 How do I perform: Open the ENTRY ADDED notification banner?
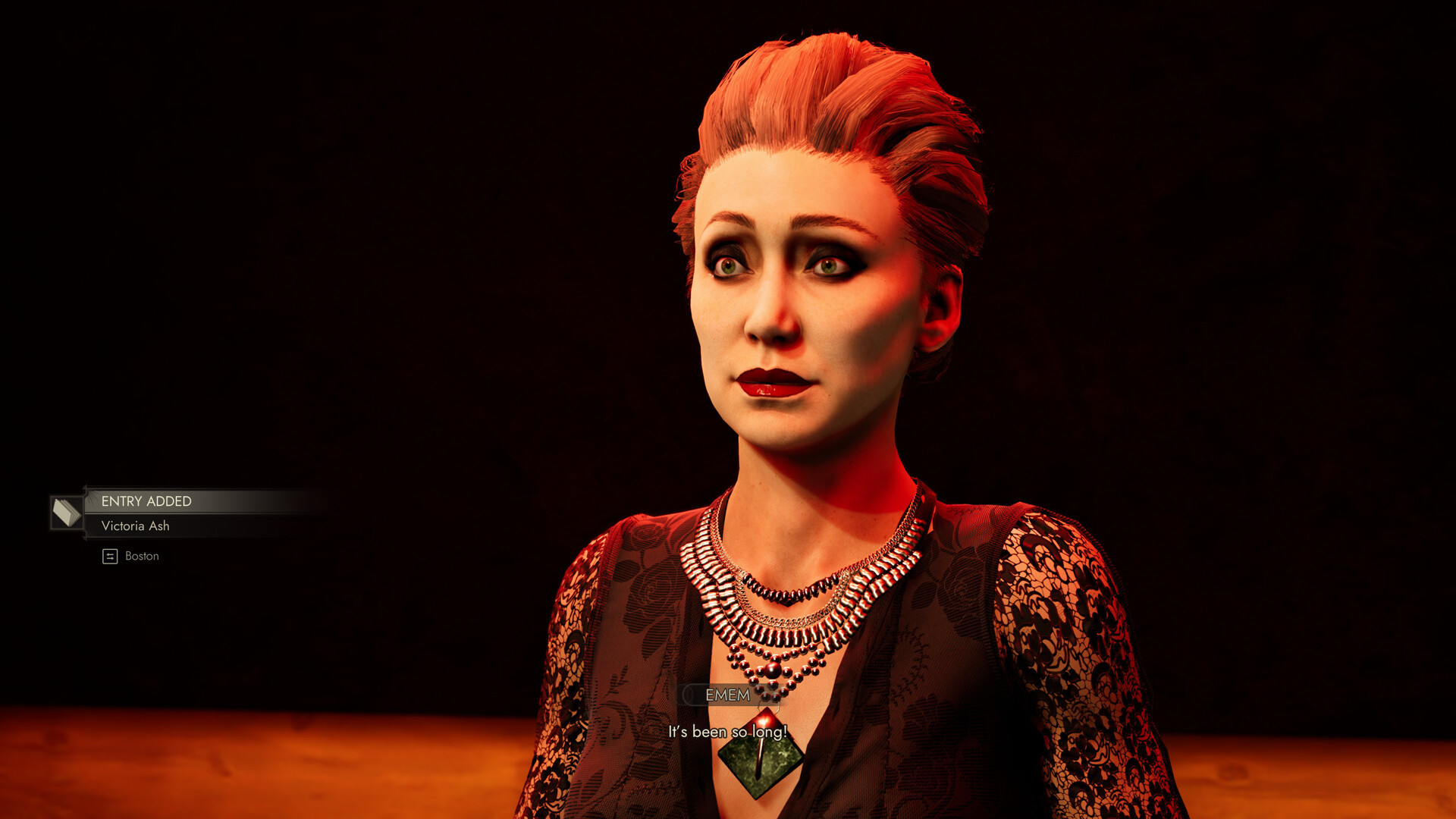[x=146, y=501]
